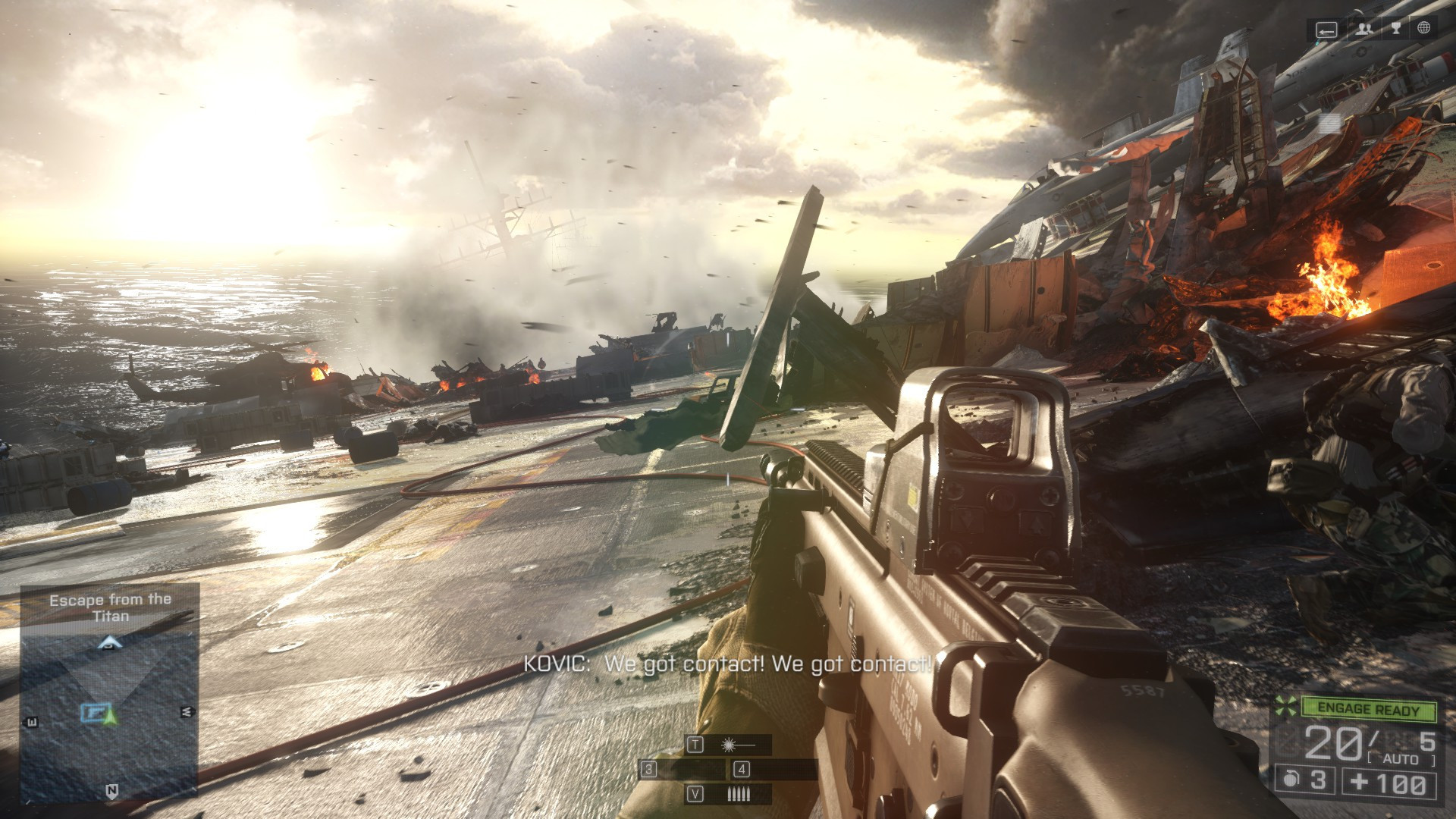This screenshot has width=1456, height=819.
Task: Select the Escape from the Titan objective
Action: 111,607
